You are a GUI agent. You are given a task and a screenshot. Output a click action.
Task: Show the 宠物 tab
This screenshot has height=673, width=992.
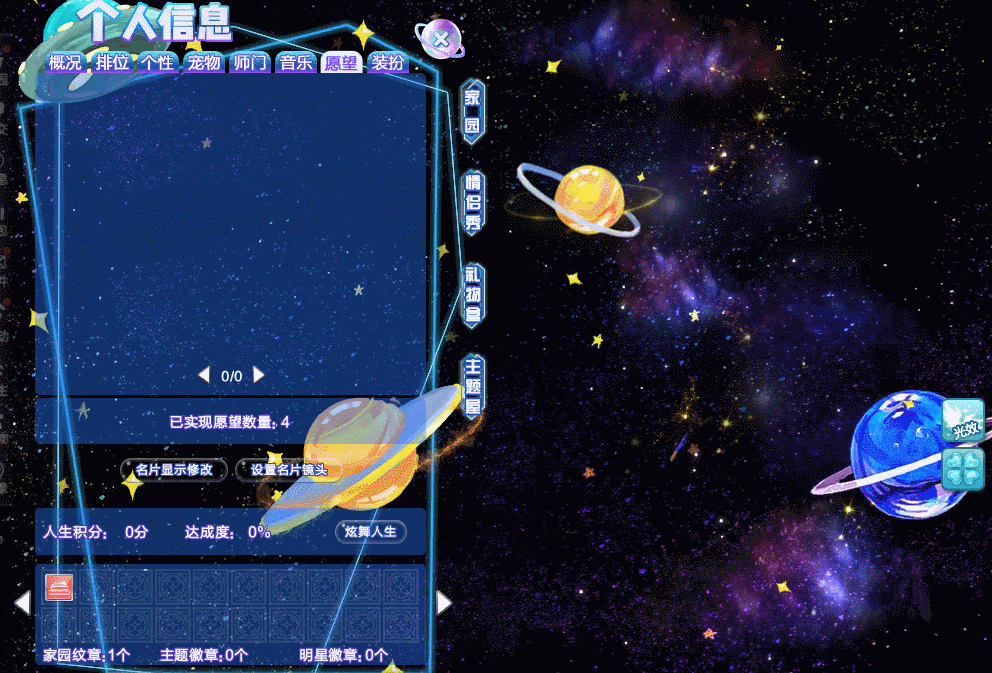click(x=203, y=63)
